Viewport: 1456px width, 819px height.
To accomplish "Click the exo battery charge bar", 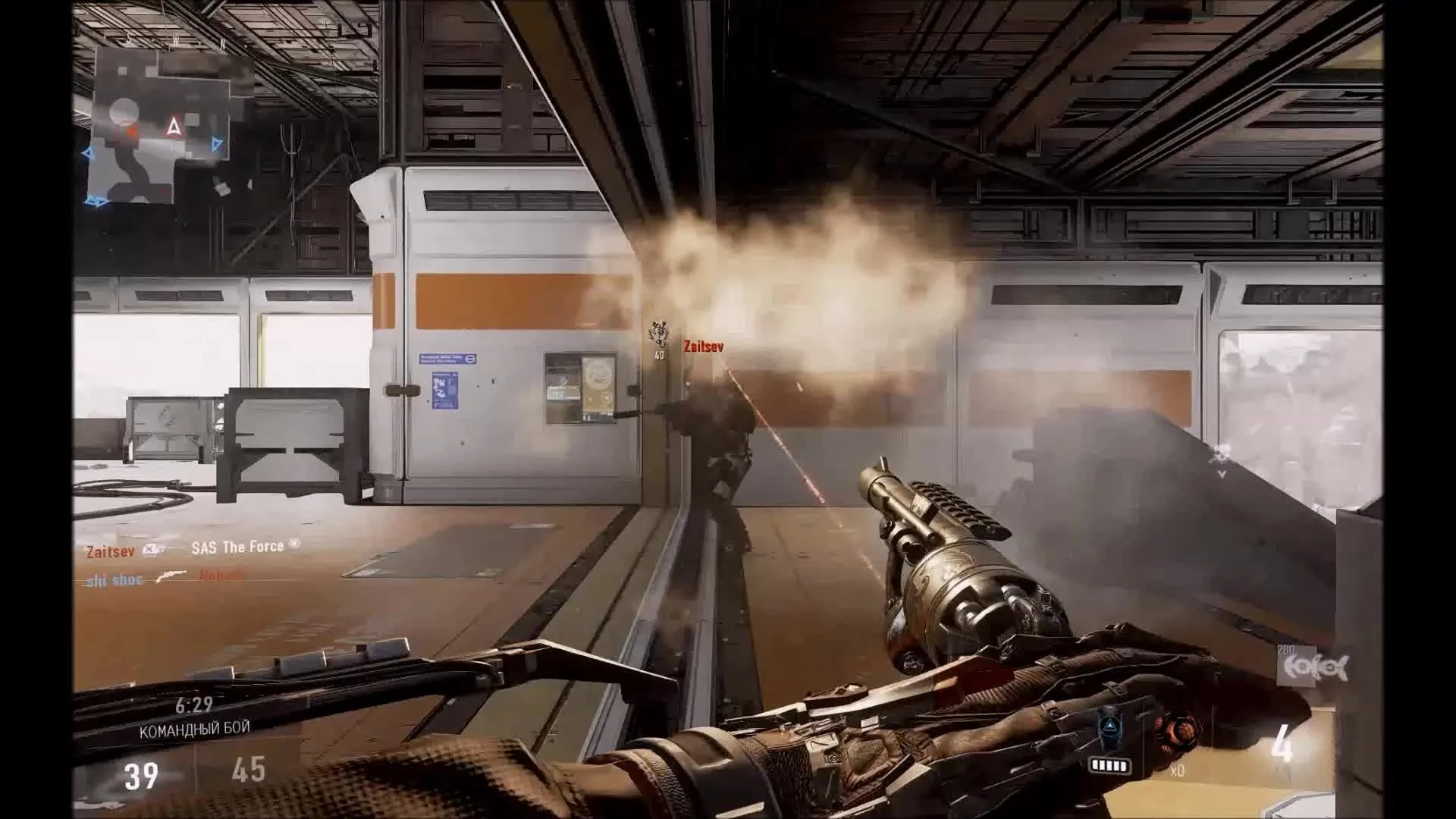I will (x=1110, y=766).
